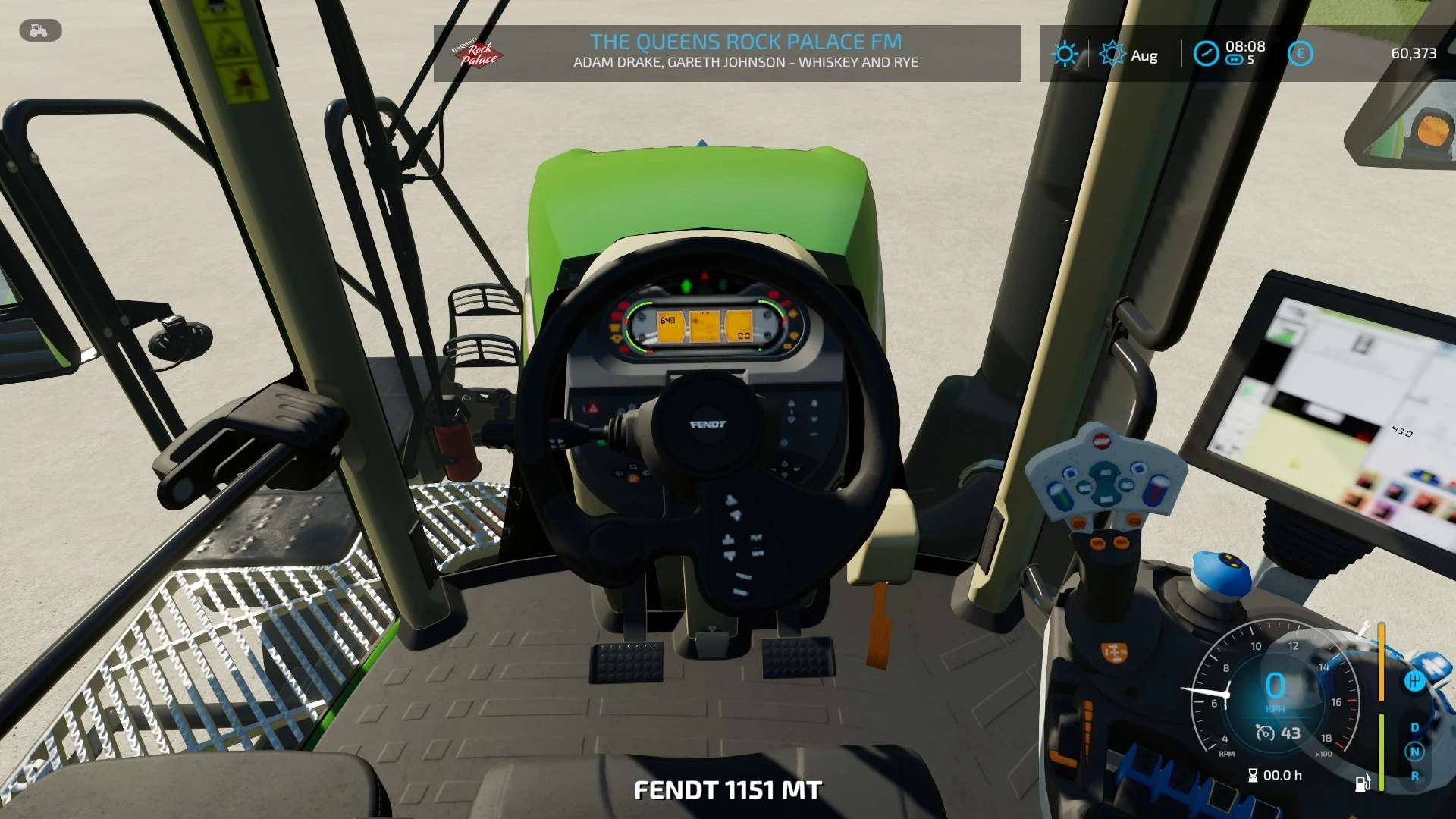Click the Rock Palace station logo
This screenshot has height=819, width=1456.
click(478, 53)
